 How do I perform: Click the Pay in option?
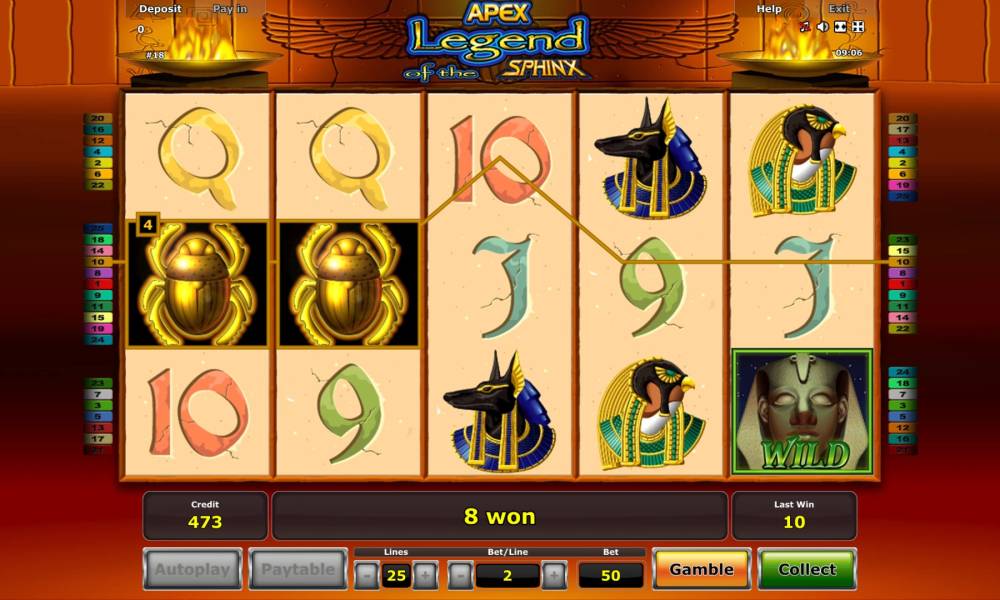(230, 9)
